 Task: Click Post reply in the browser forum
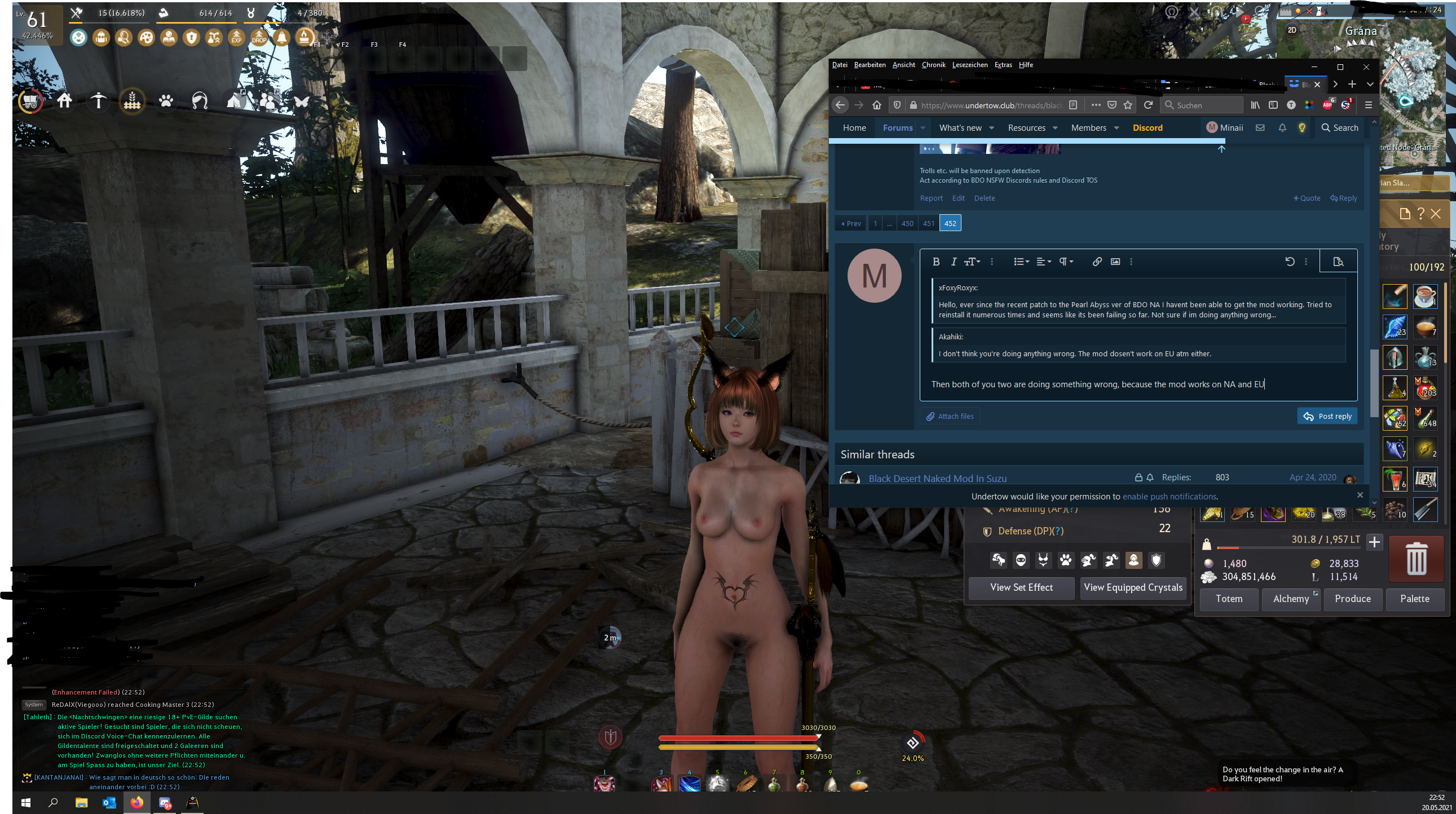(1326, 417)
